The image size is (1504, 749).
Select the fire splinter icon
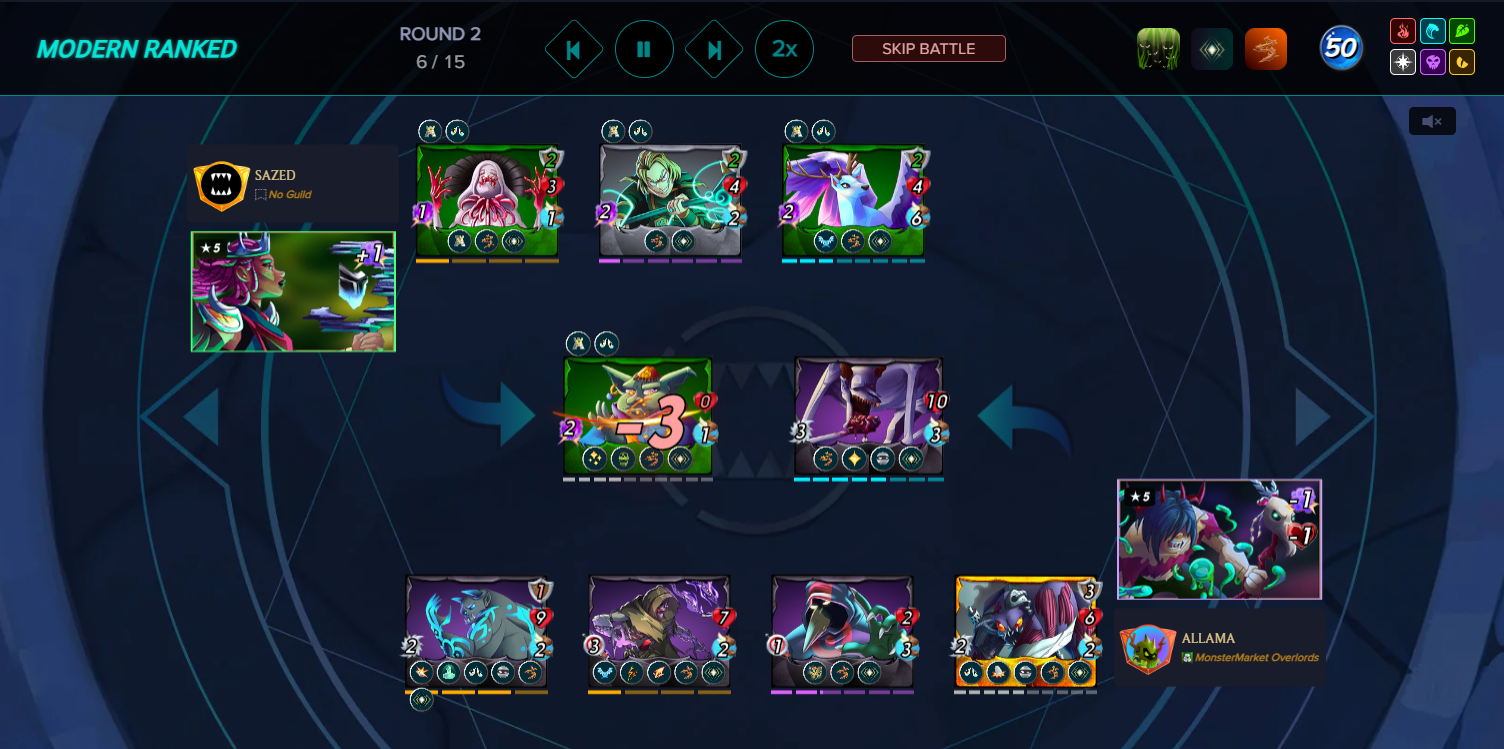(1402, 30)
